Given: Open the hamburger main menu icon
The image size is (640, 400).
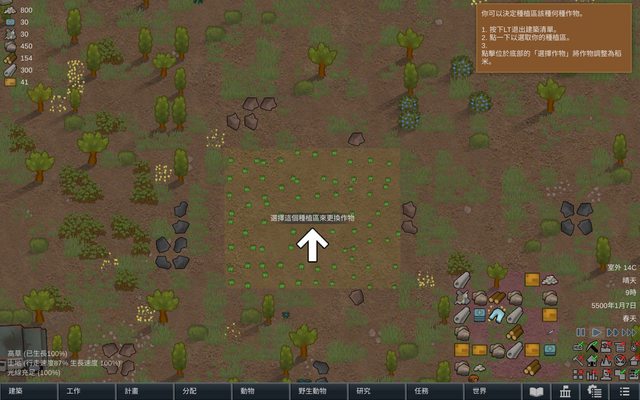Looking at the screenshot, I should pyautogui.click(x=623, y=391).
